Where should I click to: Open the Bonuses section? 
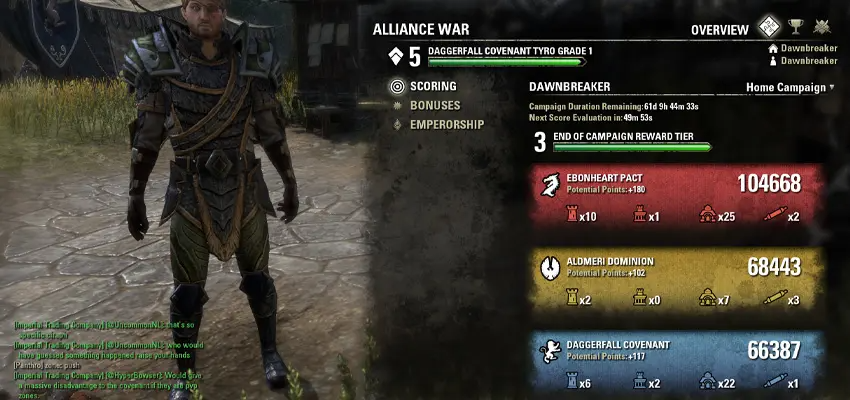[434, 105]
